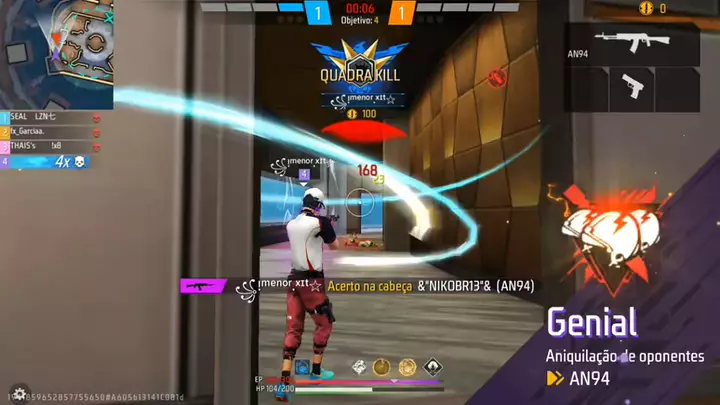Tap the white puzzle-piece skill icon
The height and width of the screenshot is (405, 720).
(x=357, y=367)
